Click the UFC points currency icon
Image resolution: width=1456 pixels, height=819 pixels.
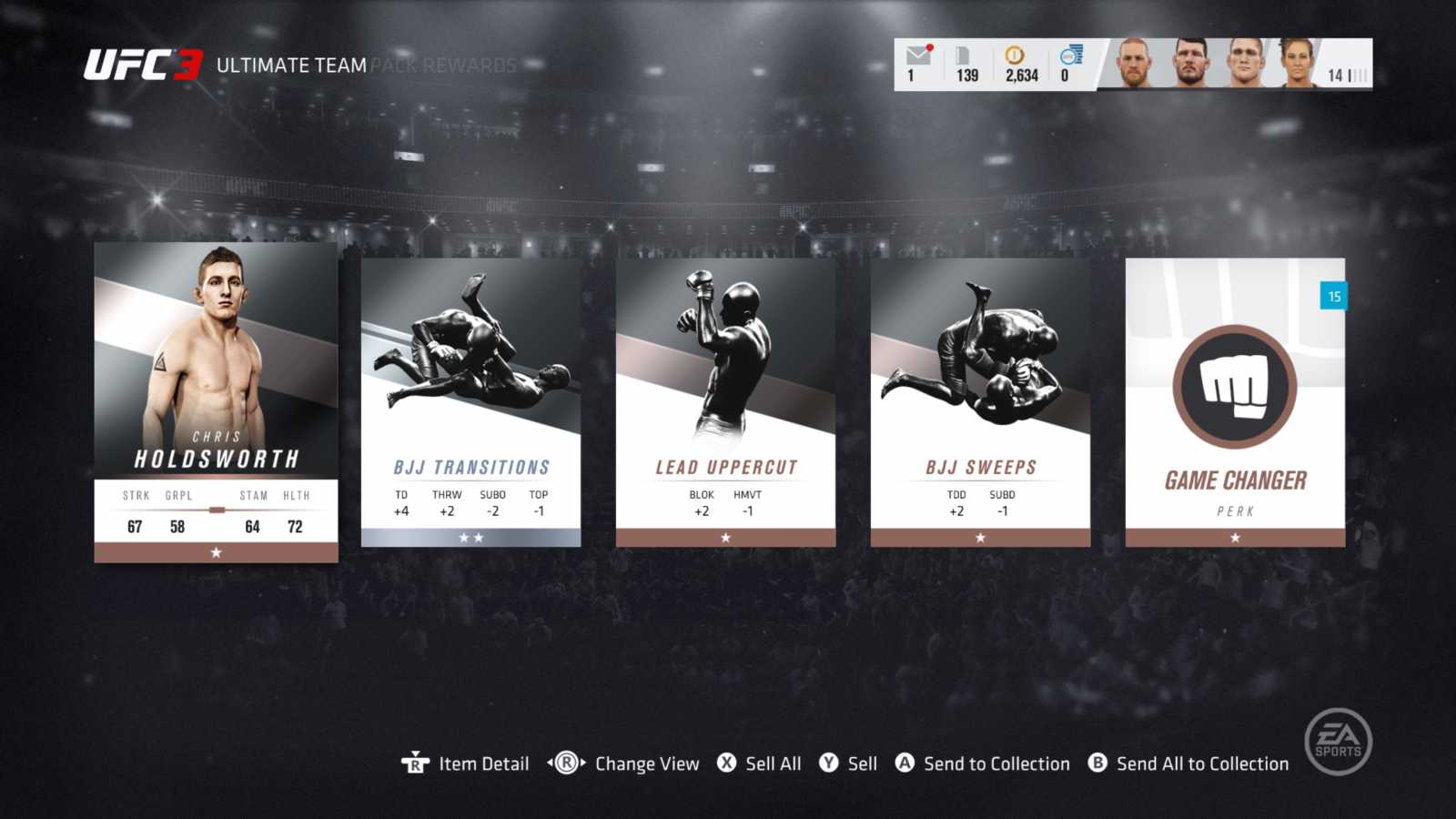tap(1070, 56)
